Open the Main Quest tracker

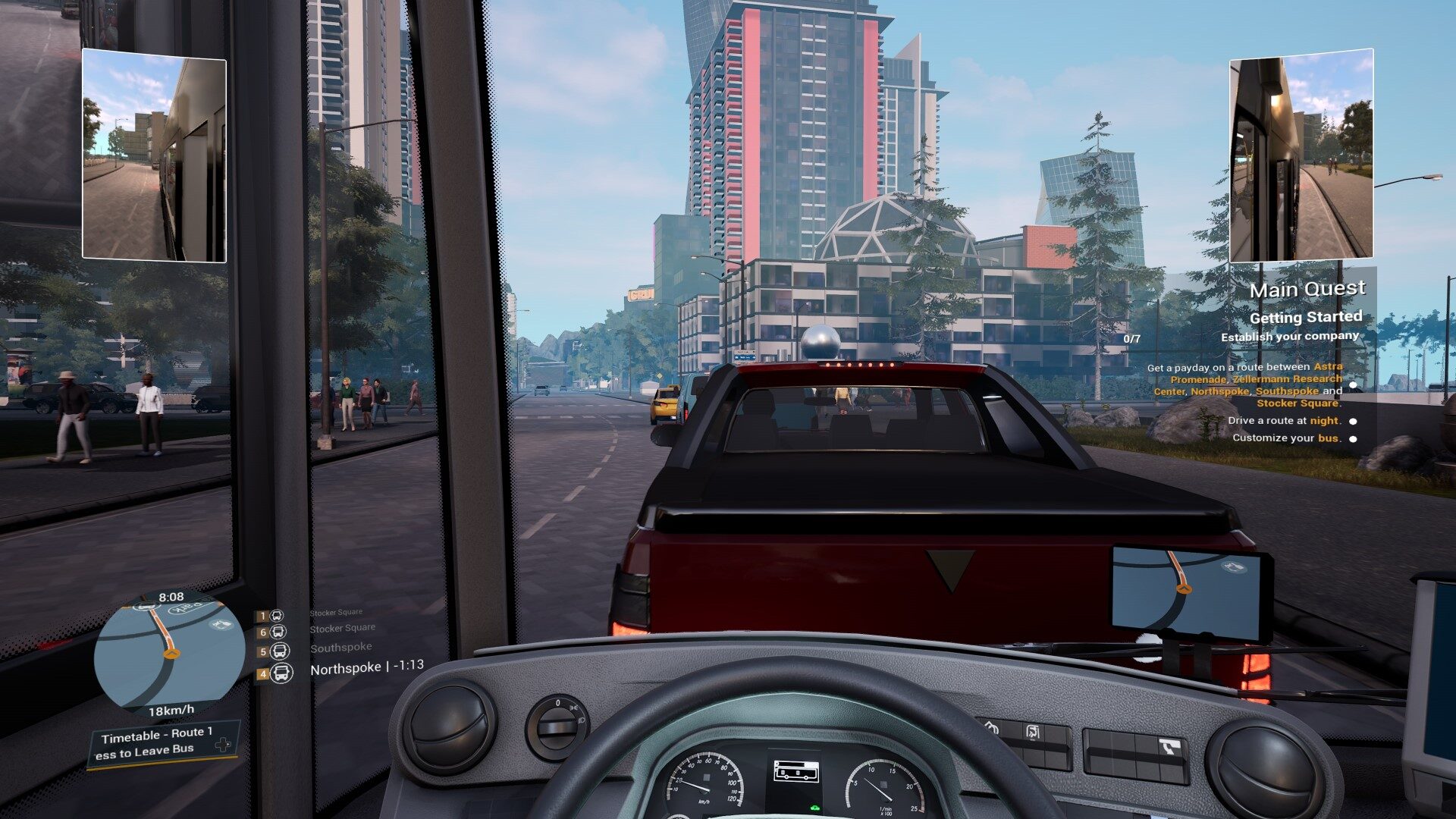point(1307,290)
